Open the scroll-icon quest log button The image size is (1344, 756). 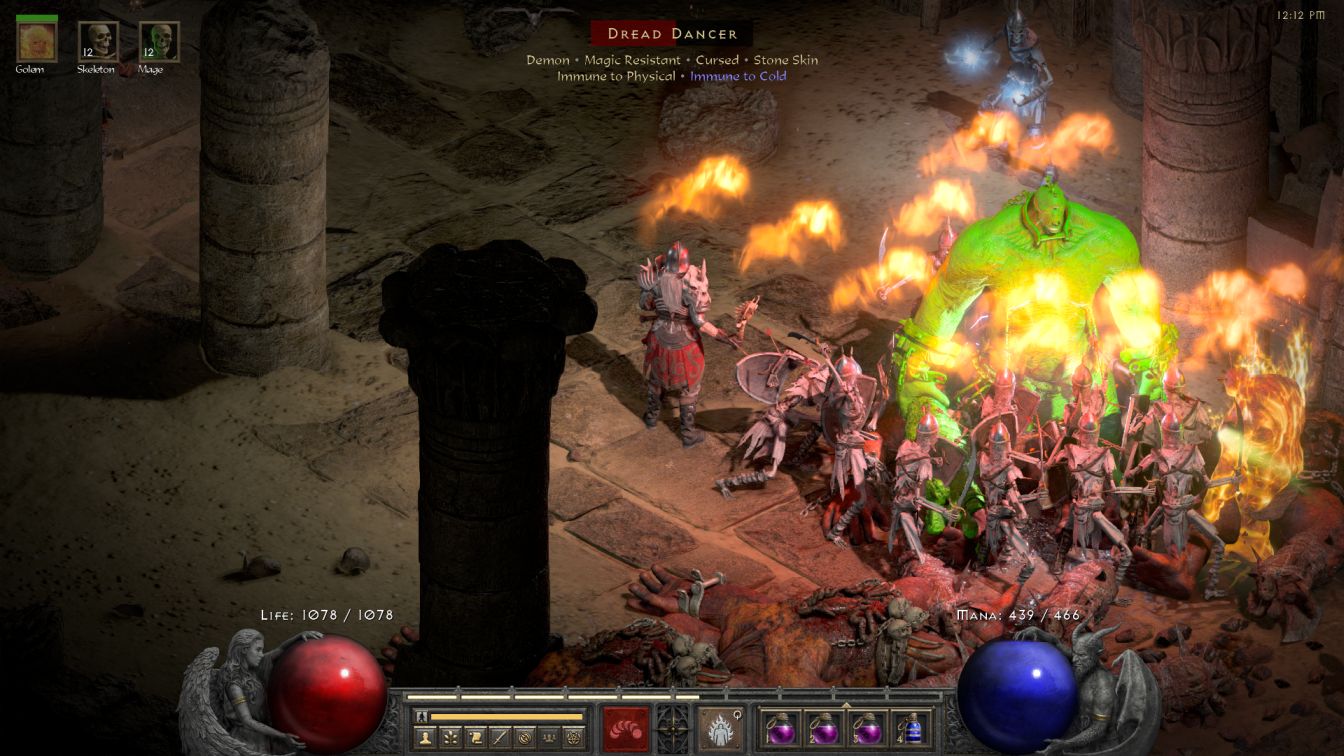pyautogui.click(x=475, y=737)
